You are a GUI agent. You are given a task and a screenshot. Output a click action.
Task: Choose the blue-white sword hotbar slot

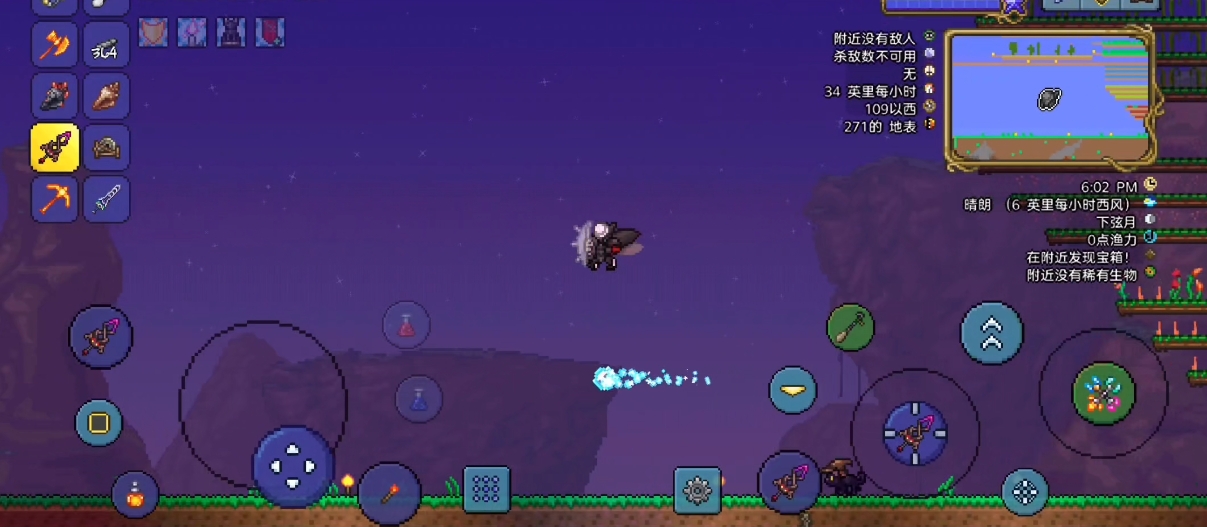106,199
